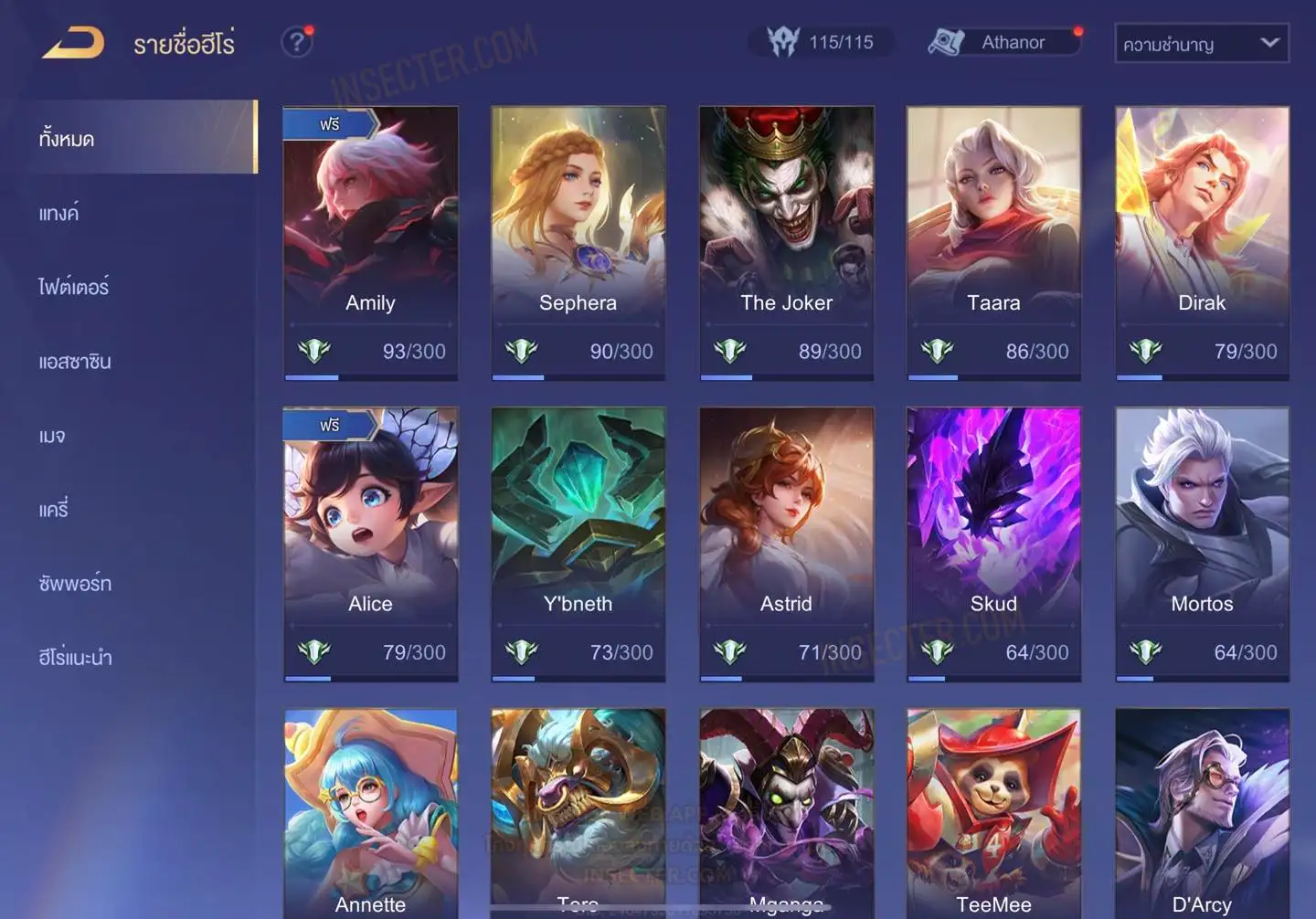Select the Dirak hero card

(x=1202, y=242)
